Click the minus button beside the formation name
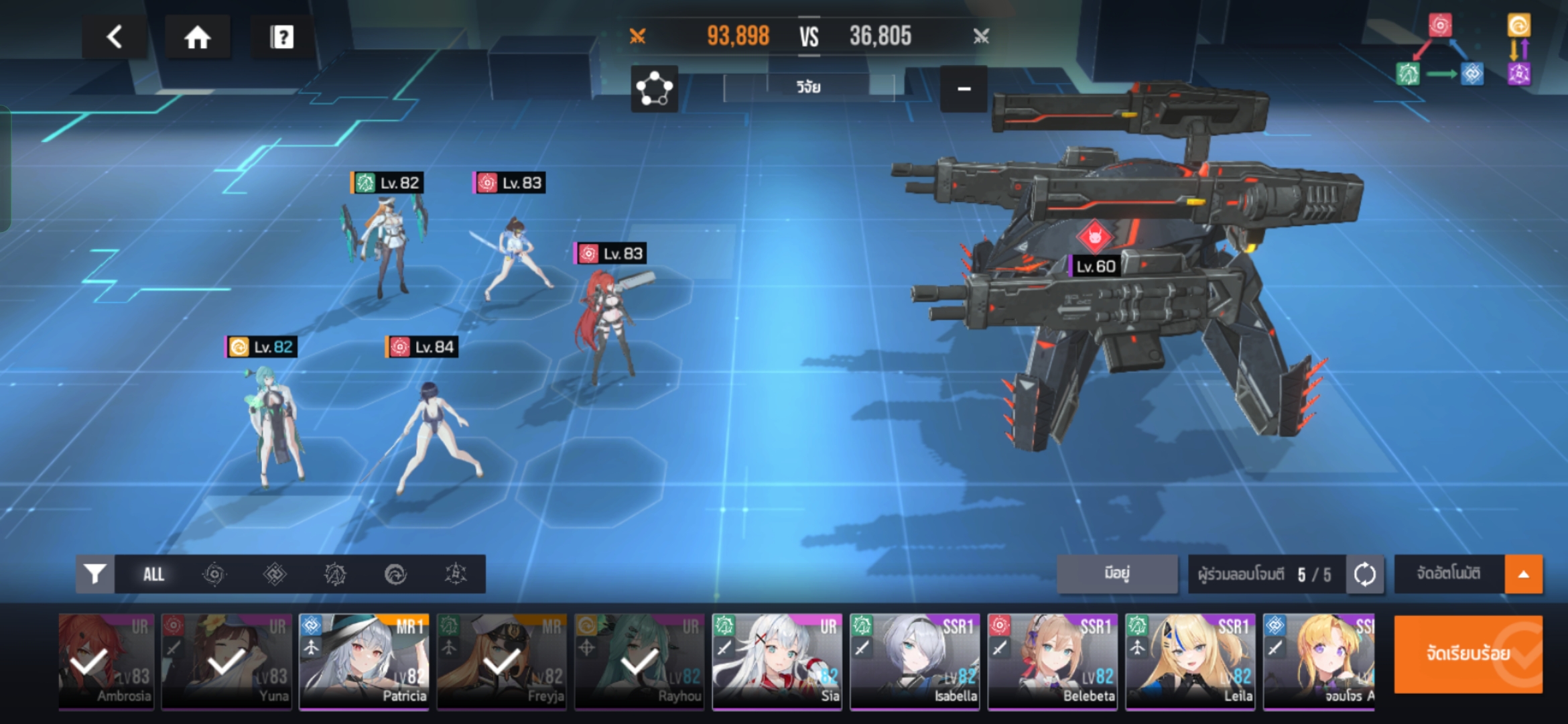This screenshot has height=724, width=1568. click(964, 88)
